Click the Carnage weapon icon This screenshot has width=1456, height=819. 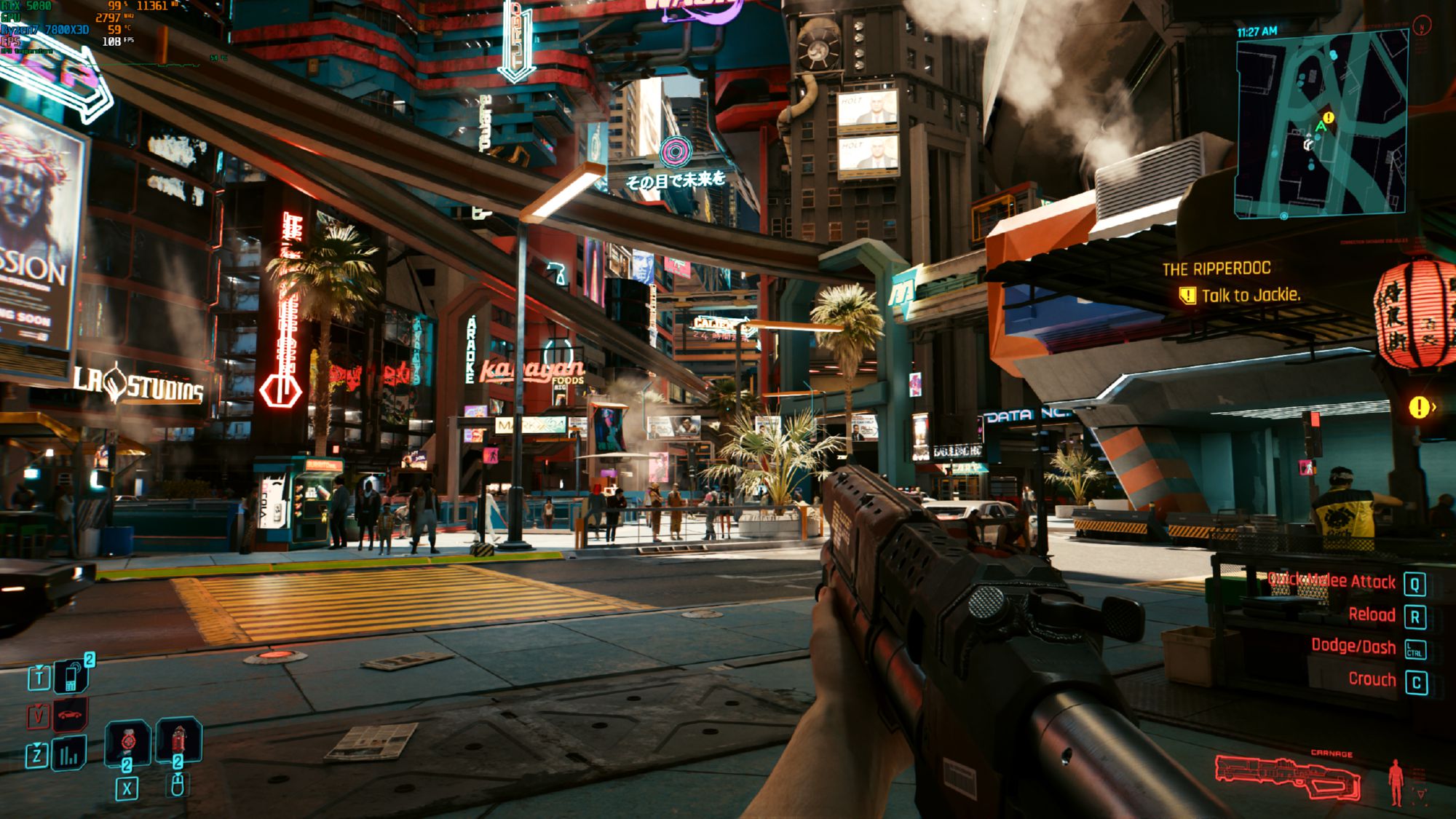point(1287,778)
